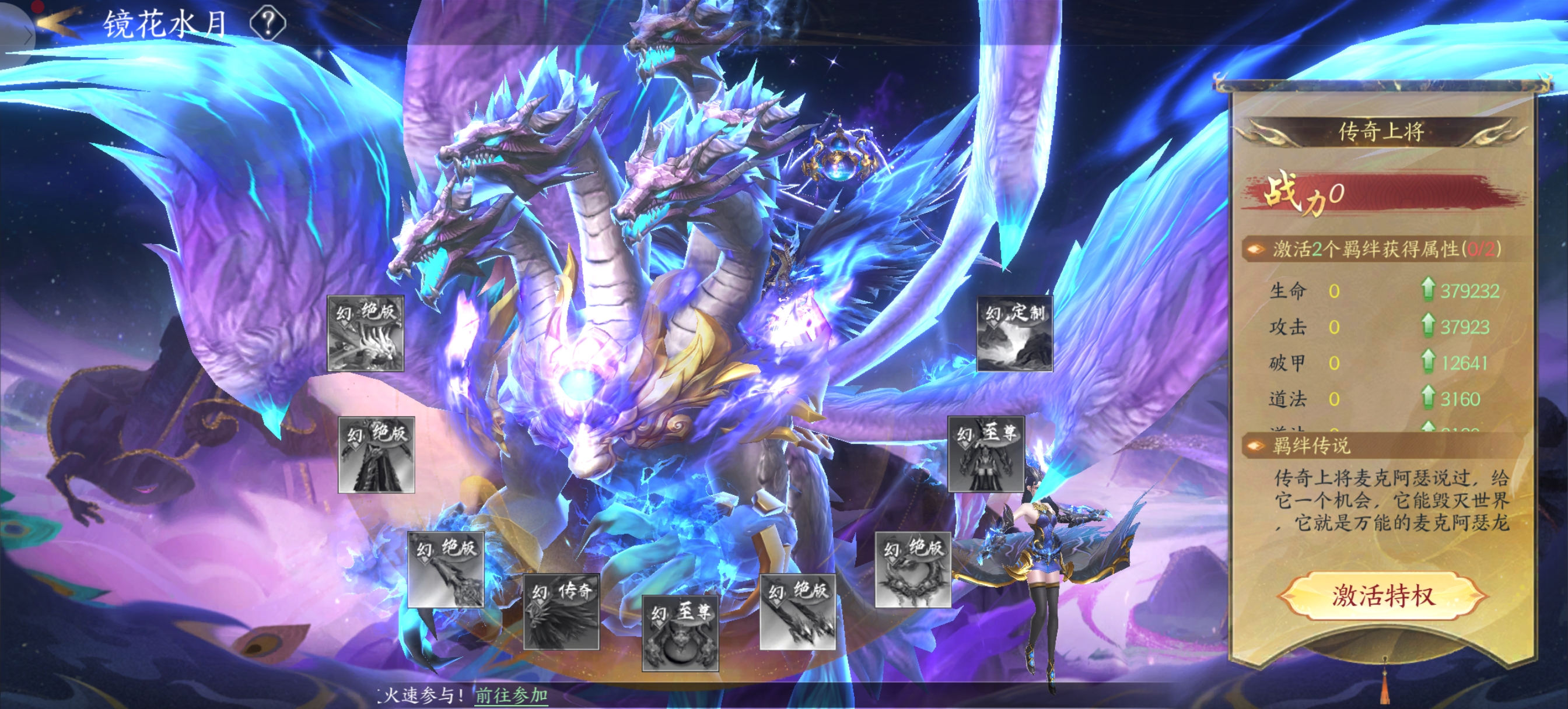The image size is (1568, 709).
Task: Select the 幻传奇 spiky wing slot
Action: pyautogui.click(x=561, y=611)
